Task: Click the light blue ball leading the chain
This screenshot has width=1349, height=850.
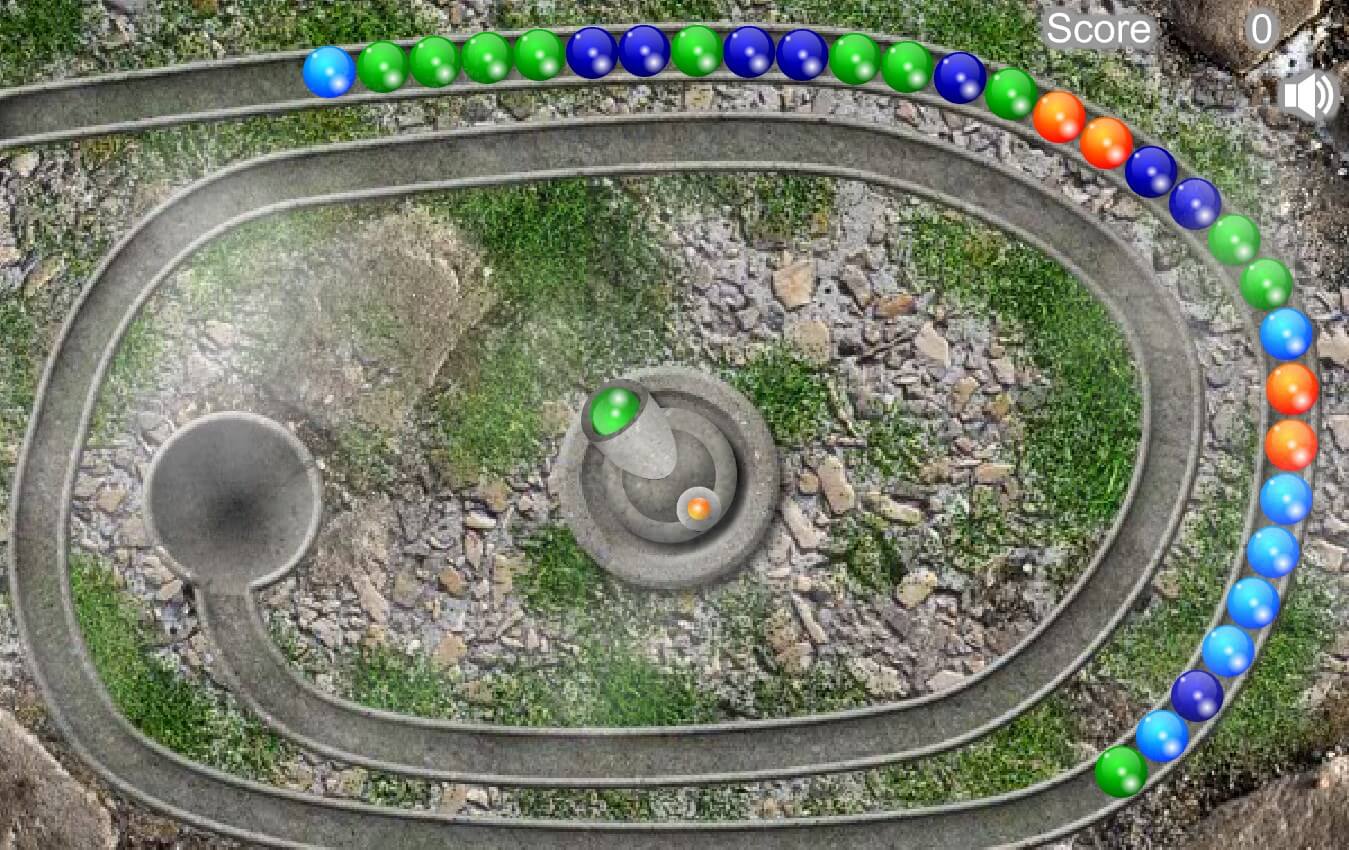Action: point(328,71)
